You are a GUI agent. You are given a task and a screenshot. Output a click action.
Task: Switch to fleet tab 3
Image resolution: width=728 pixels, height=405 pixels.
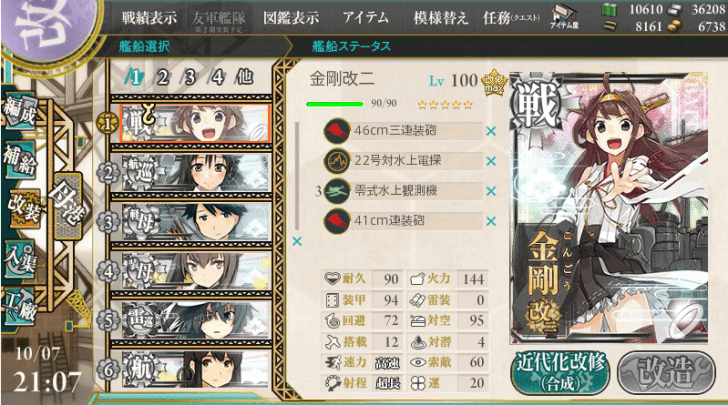click(x=189, y=76)
